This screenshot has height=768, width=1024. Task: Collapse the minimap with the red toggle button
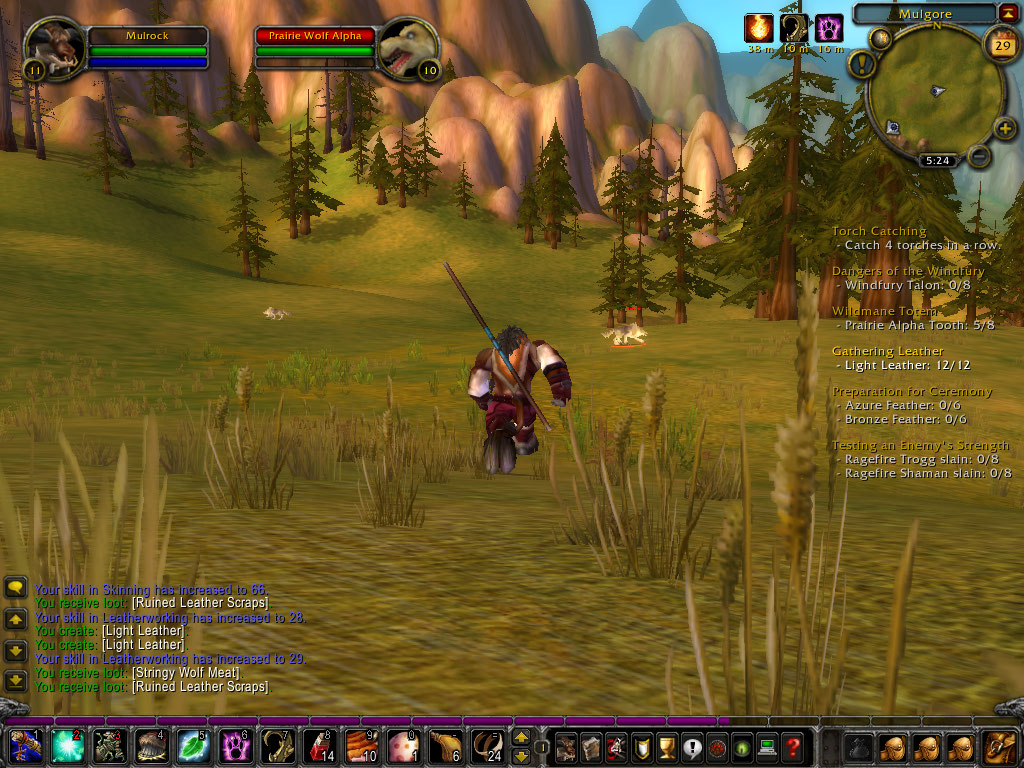coord(1007,13)
